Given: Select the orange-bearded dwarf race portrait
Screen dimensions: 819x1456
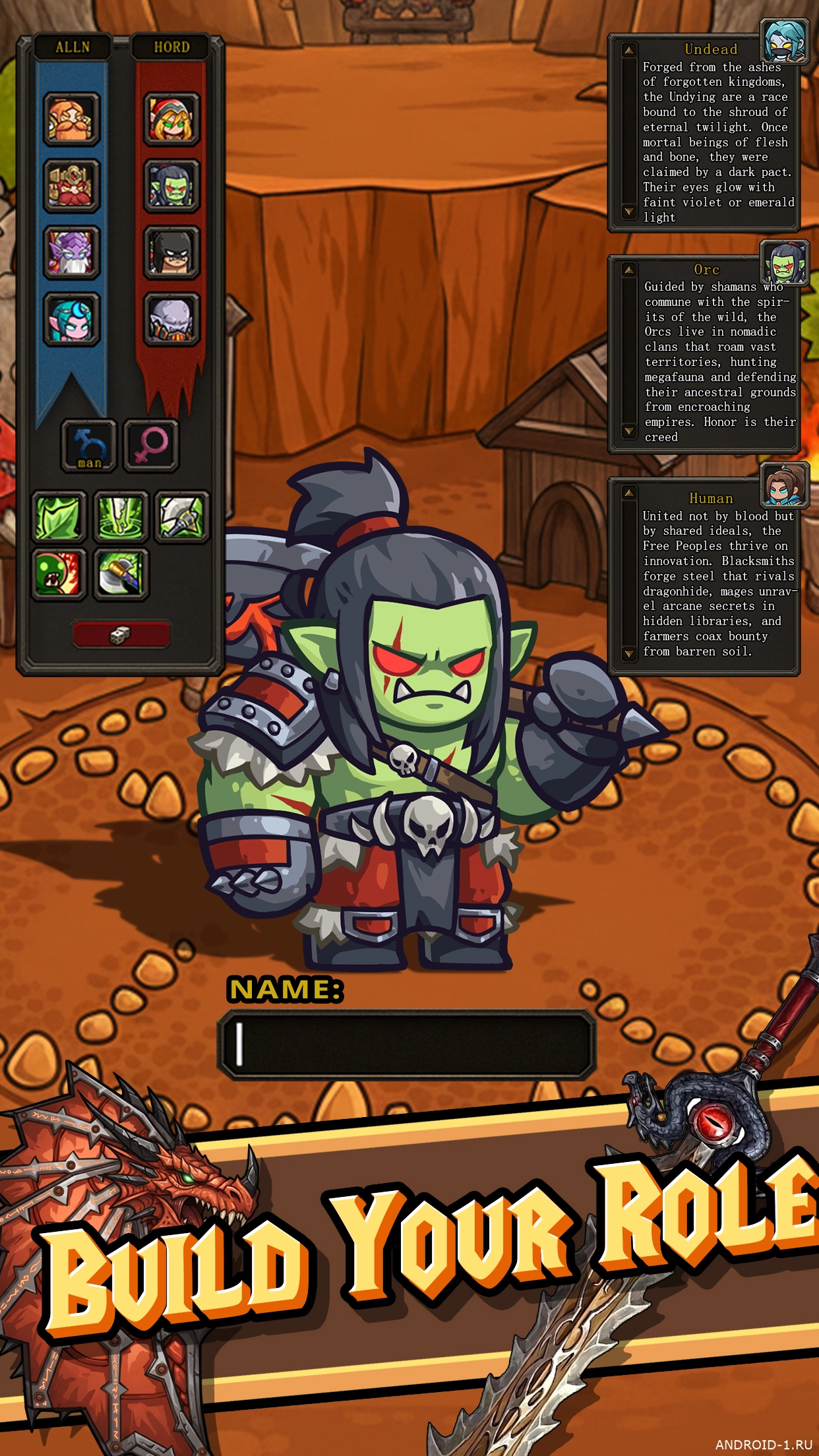Looking at the screenshot, I should (71, 119).
